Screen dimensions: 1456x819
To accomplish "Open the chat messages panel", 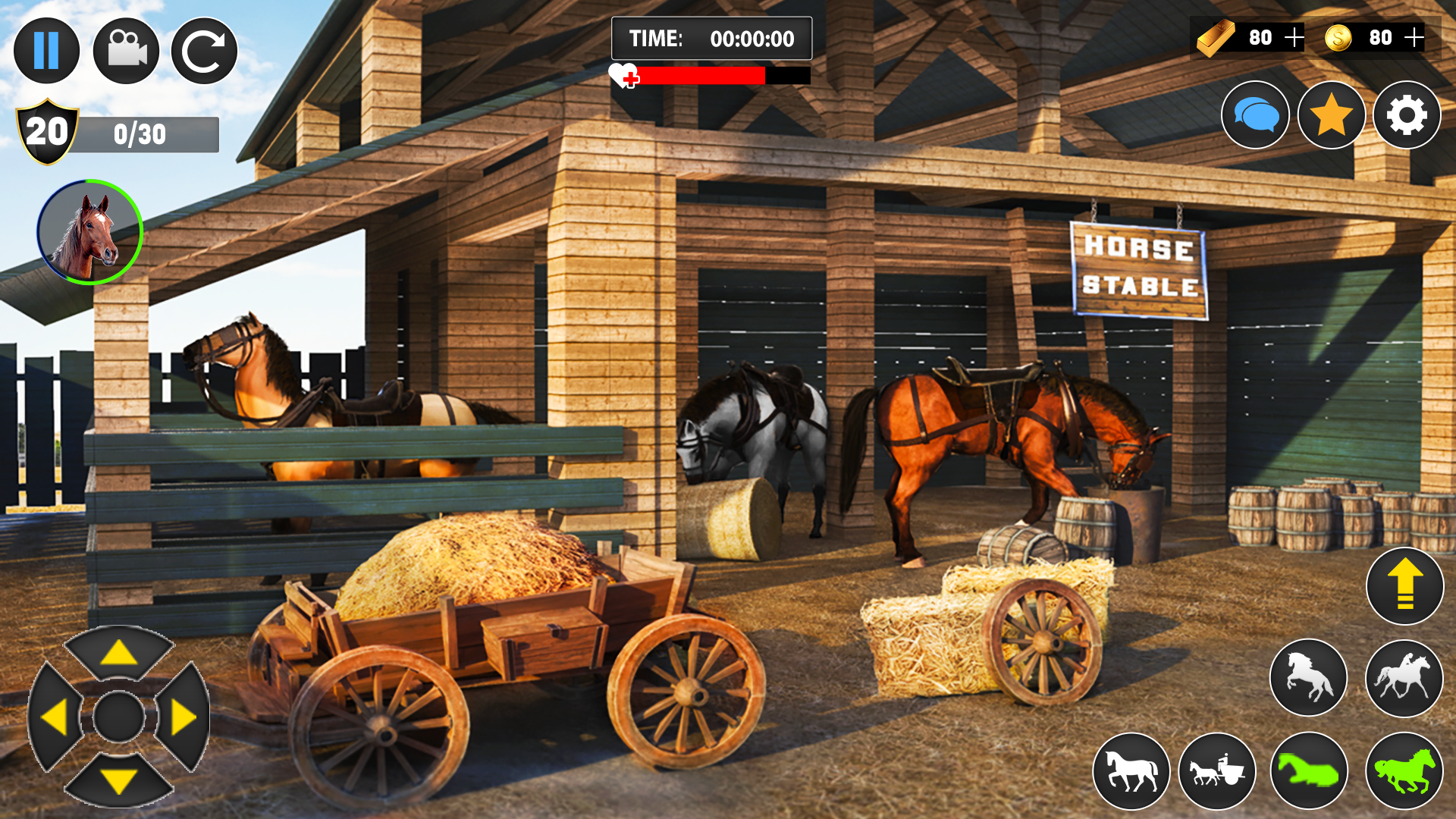I will (1255, 115).
